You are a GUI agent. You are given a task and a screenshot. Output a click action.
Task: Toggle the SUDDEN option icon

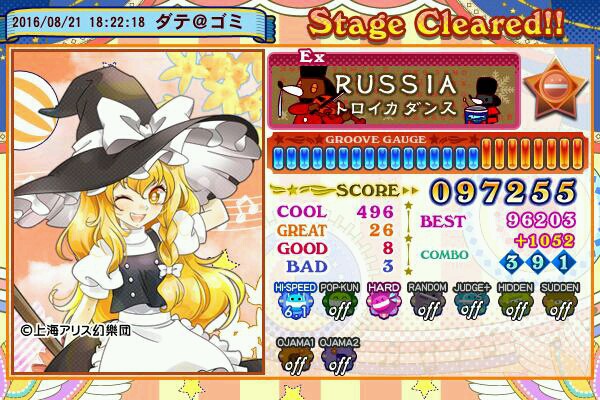559,302
